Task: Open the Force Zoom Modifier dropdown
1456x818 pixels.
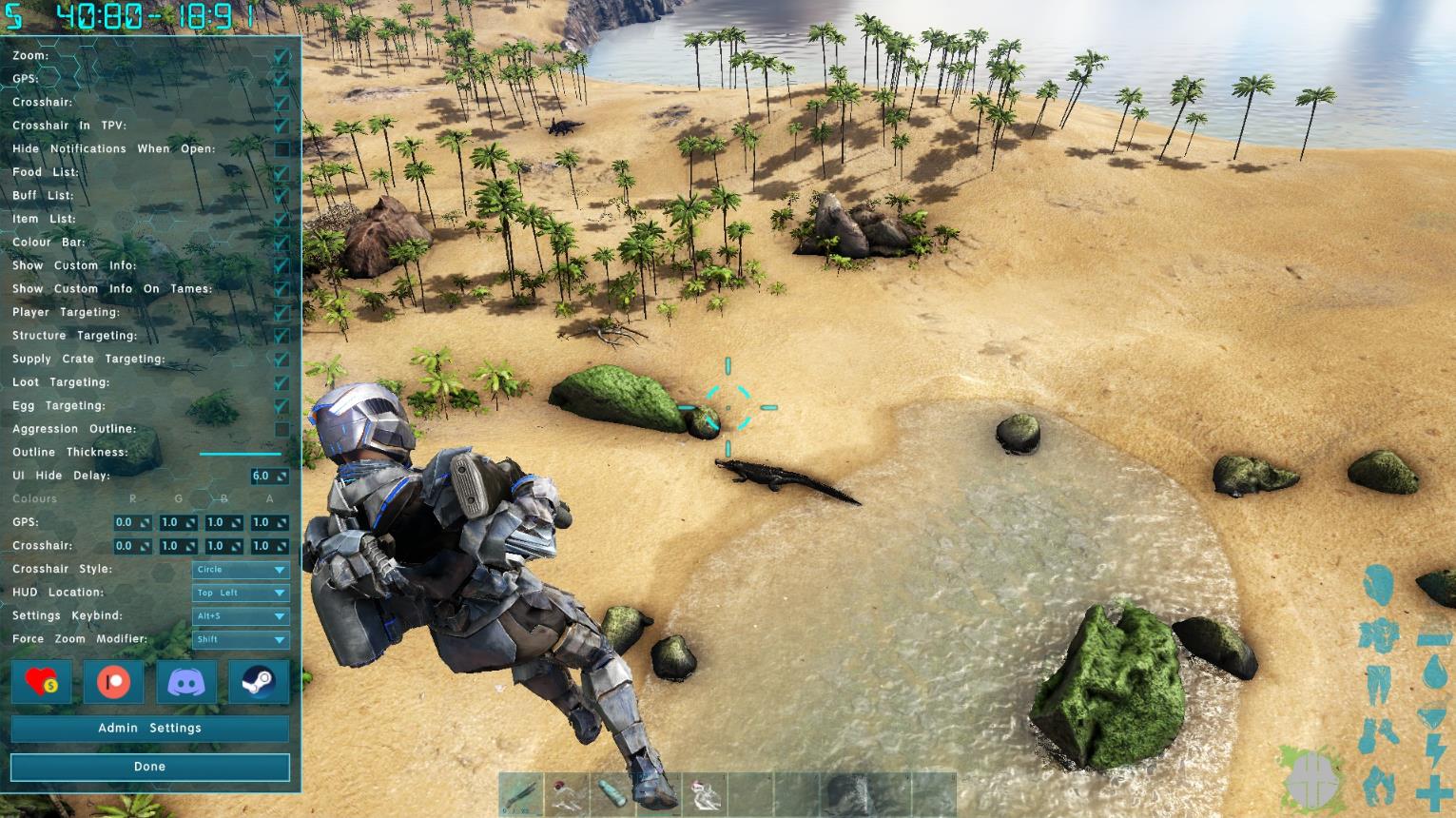Action: [241, 640]
